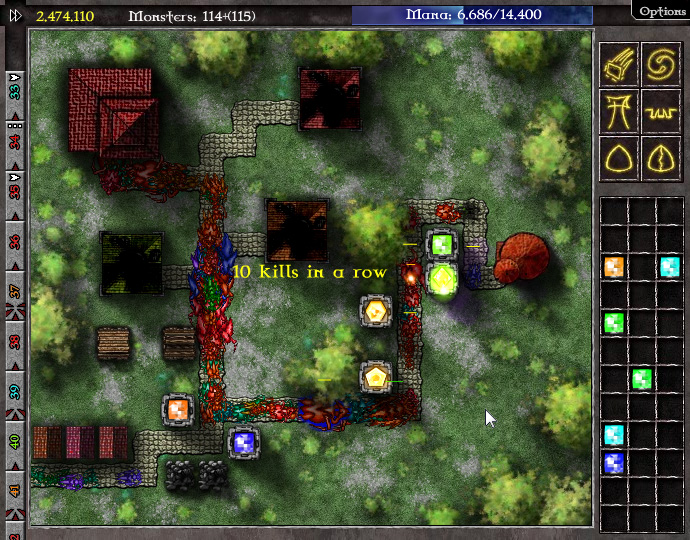Choose the build tower spell button
The image size is (690, 540).
click(x=619, y=108)
